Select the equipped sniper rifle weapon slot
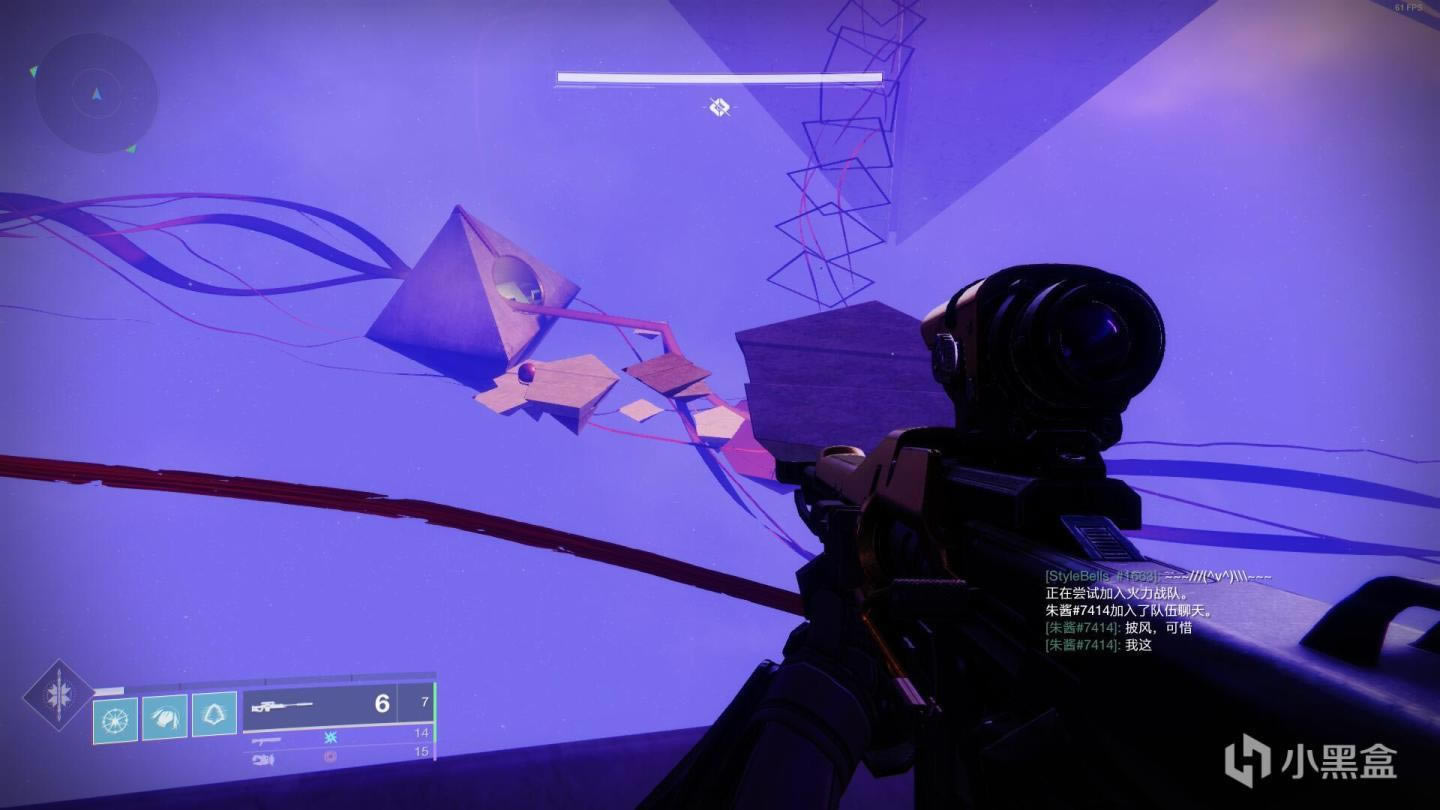Image resolution: width=1440 pixels, height=810 pixels. (320, 704)
